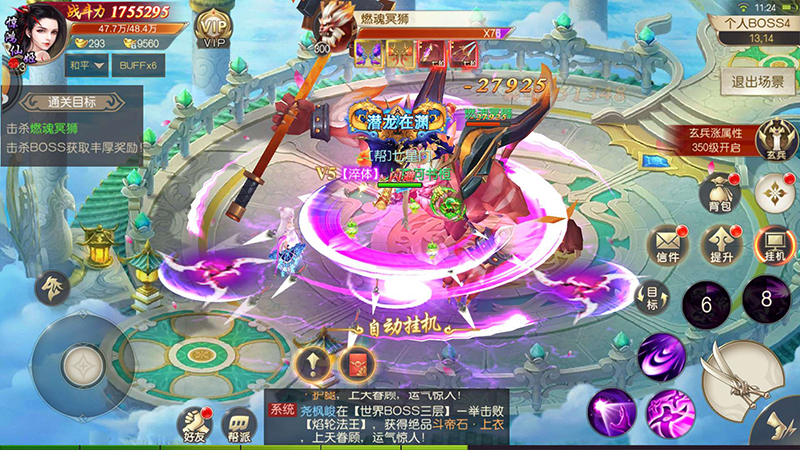The height and width of the screenshot is (450, 800).
Task: Toggle the 挂机 auto-battle button
Action: click(x=773, y=244)
